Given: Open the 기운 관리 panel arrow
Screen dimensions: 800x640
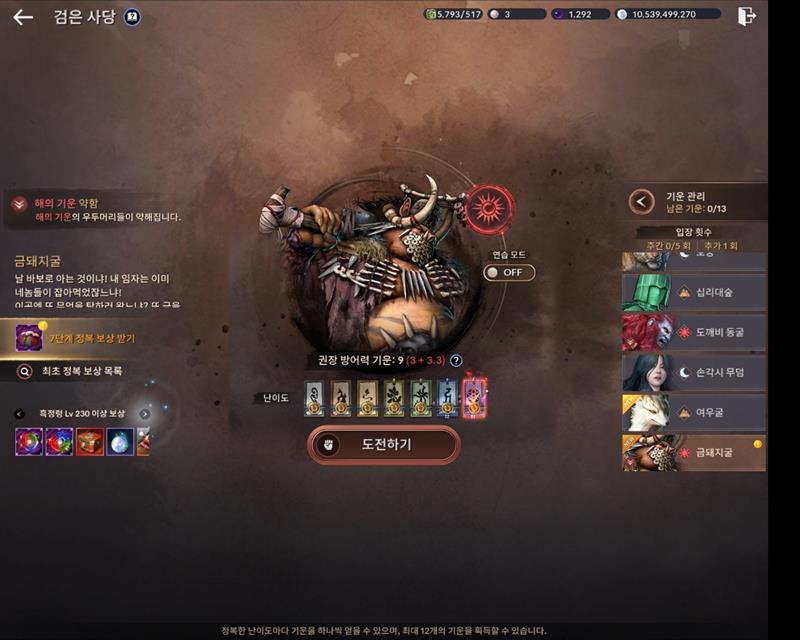Looking at the screenshot, I should pyautogui.click(x=641, y=202).
